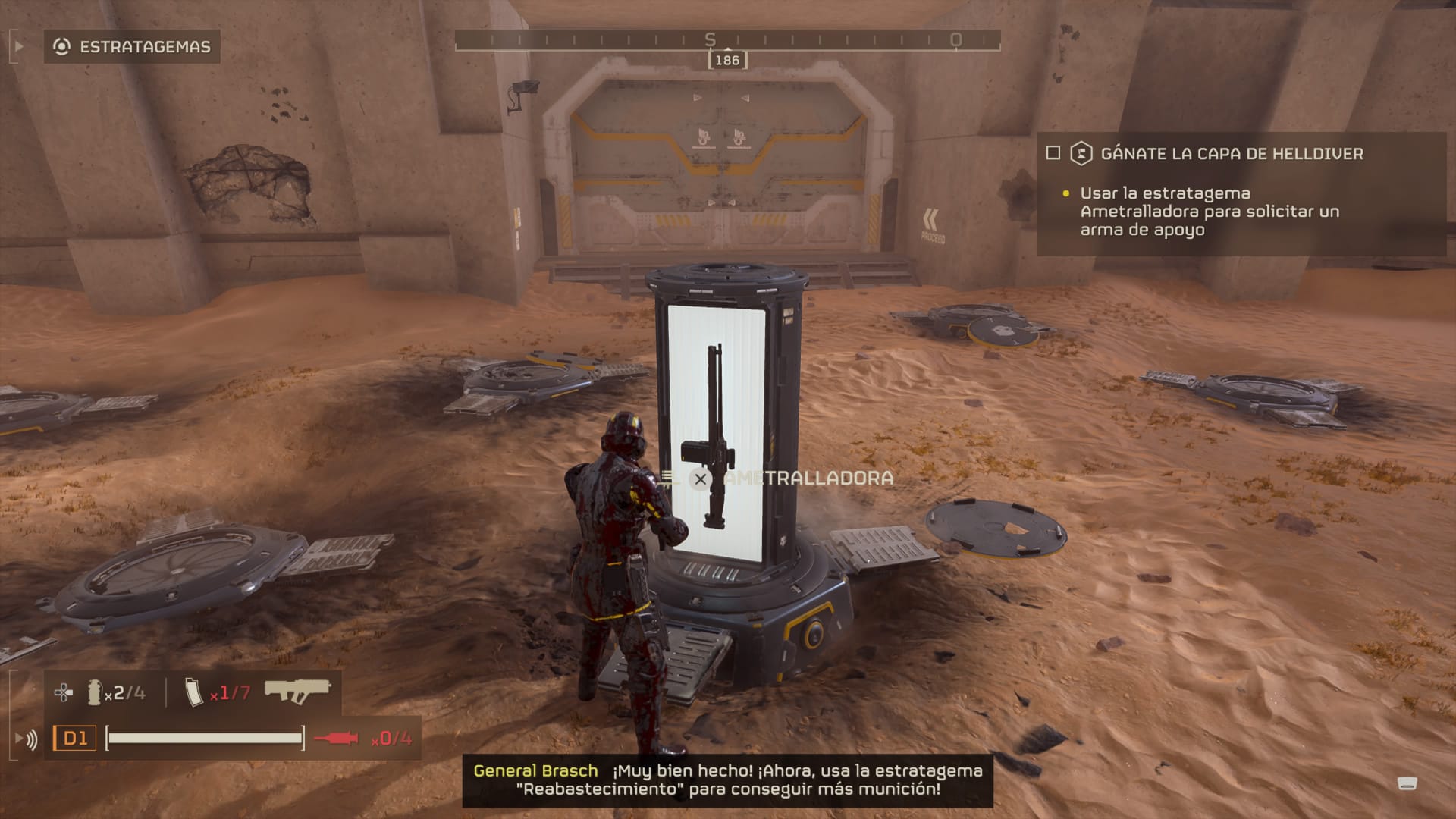Open the Estratagemas panel
1456x819 pixels.
133,47
